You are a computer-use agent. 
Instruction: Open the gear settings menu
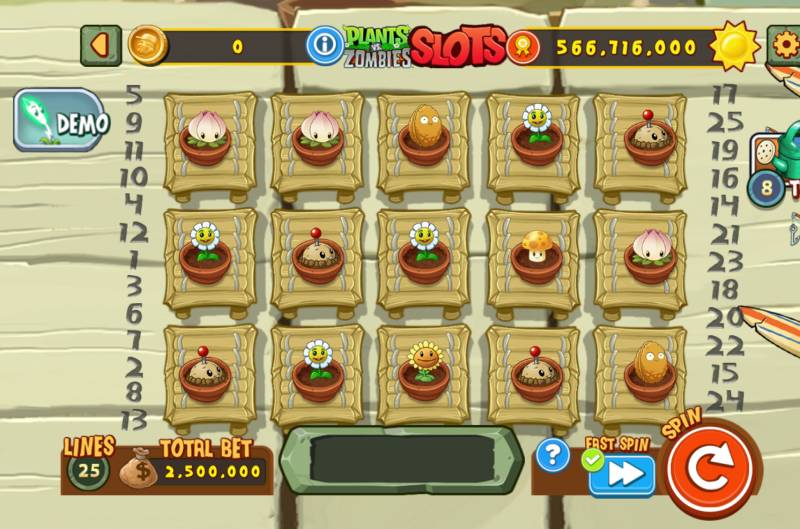[784, 45]
